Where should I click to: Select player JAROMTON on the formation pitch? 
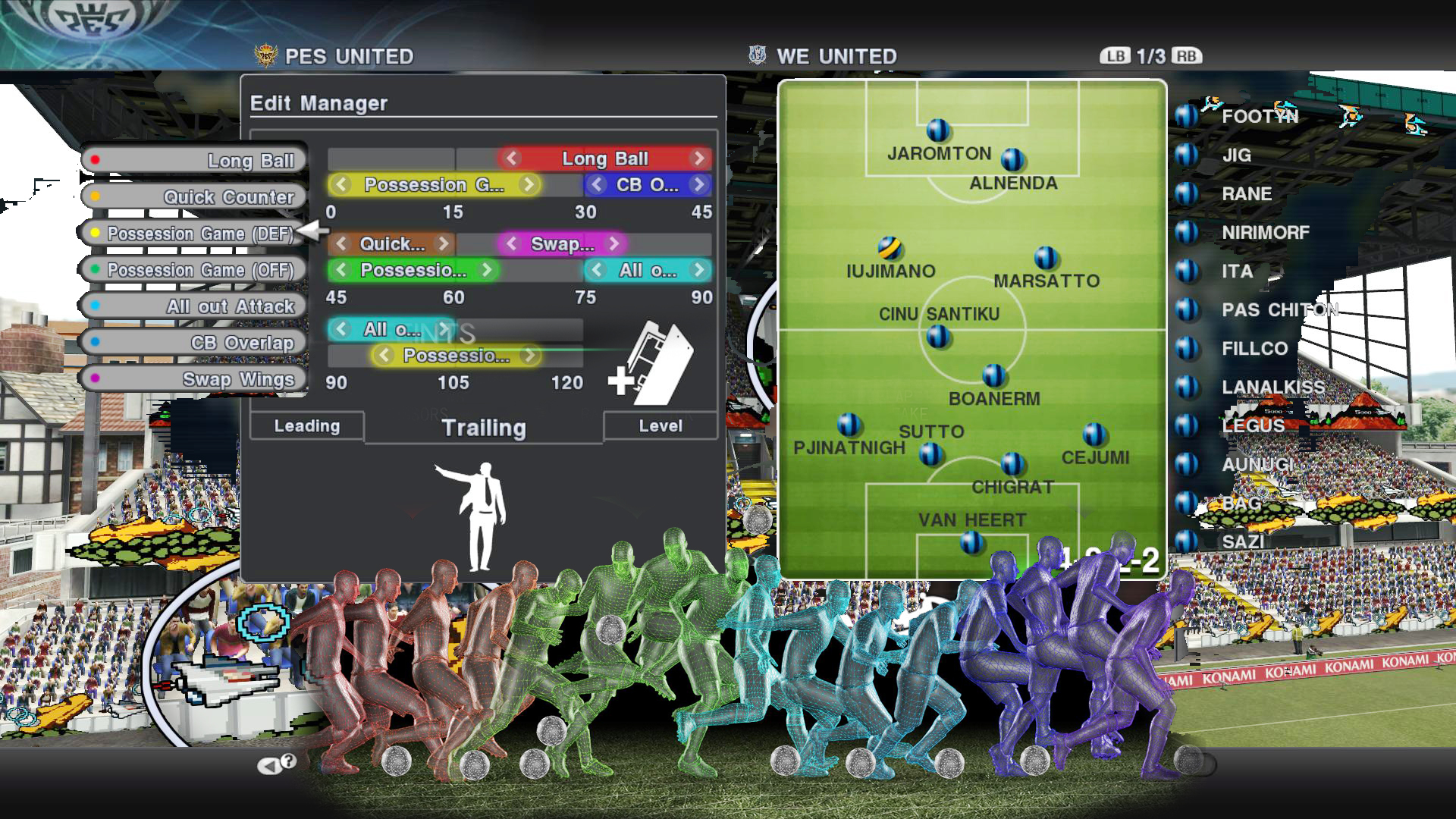(938, 130)
